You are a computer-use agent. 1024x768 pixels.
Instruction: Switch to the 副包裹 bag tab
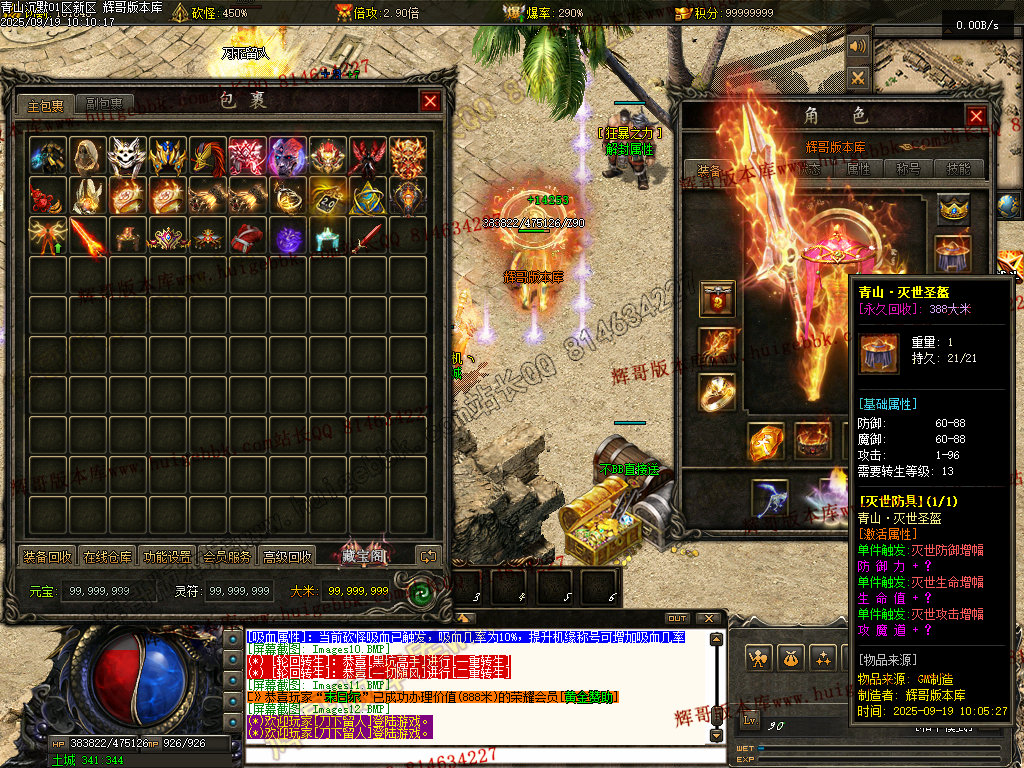tap(104, 104)
